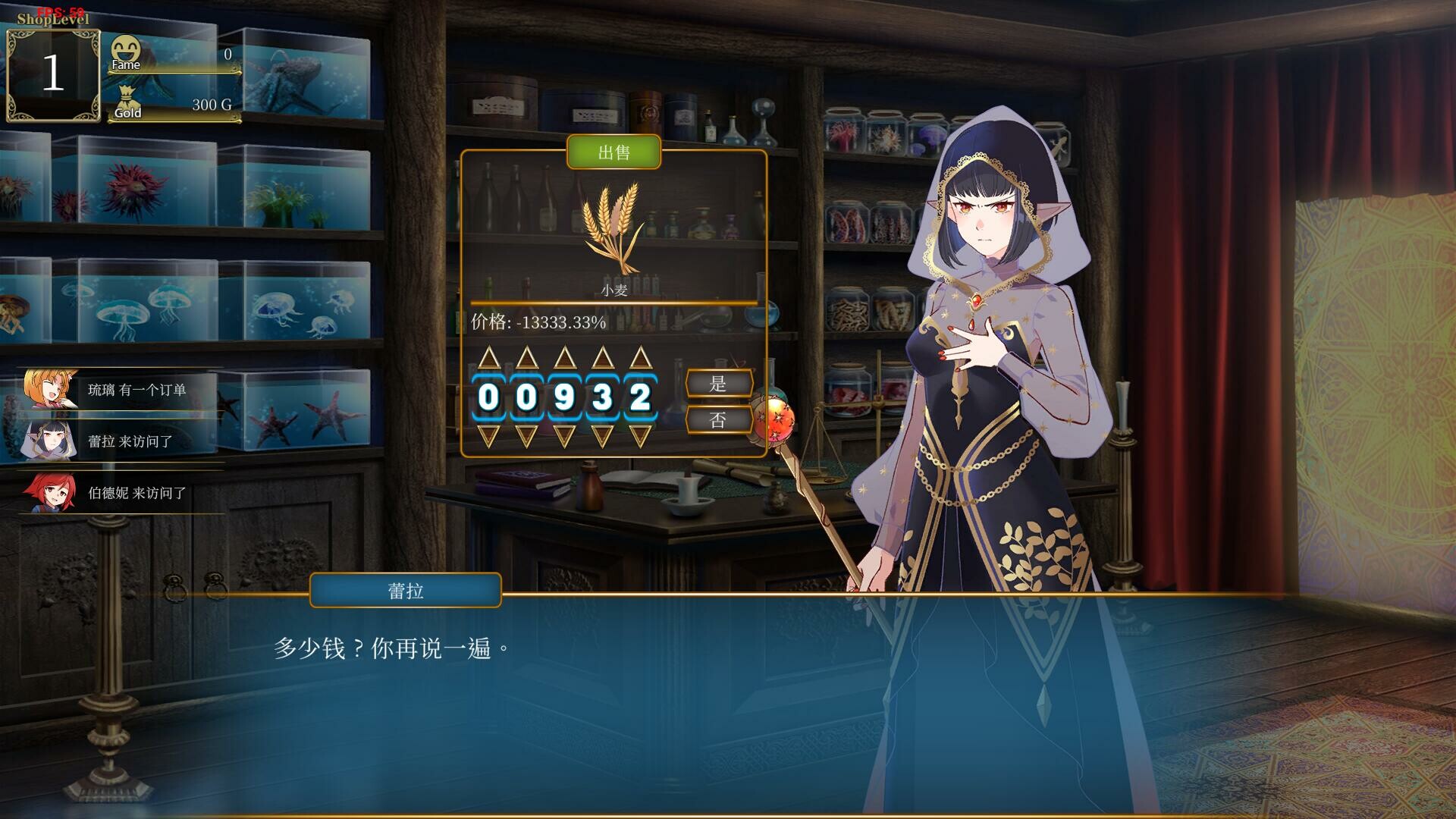Increase the price digit showing 9

pos(564,357)
